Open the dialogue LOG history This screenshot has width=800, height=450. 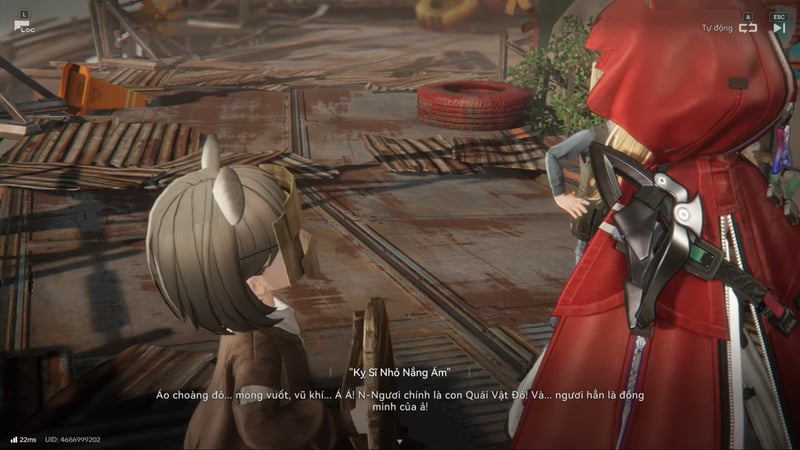pyautogui.click(x=23, y=25)
